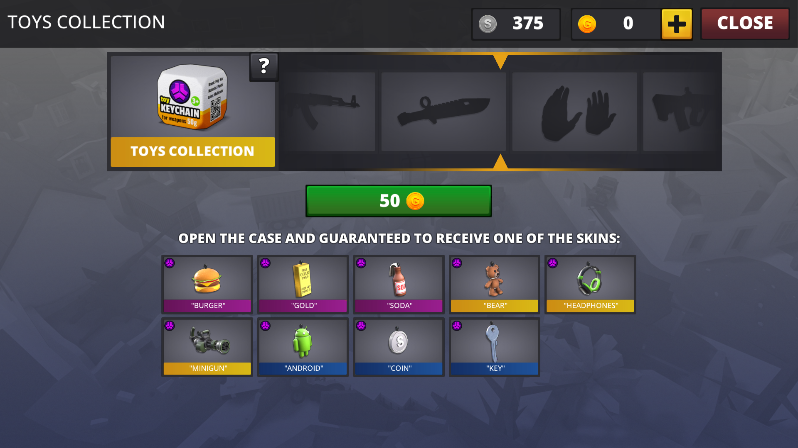This screenshot has height=448, width=798.
Task: Select the Bear toy keychain
Action: [x=494, y=284]
